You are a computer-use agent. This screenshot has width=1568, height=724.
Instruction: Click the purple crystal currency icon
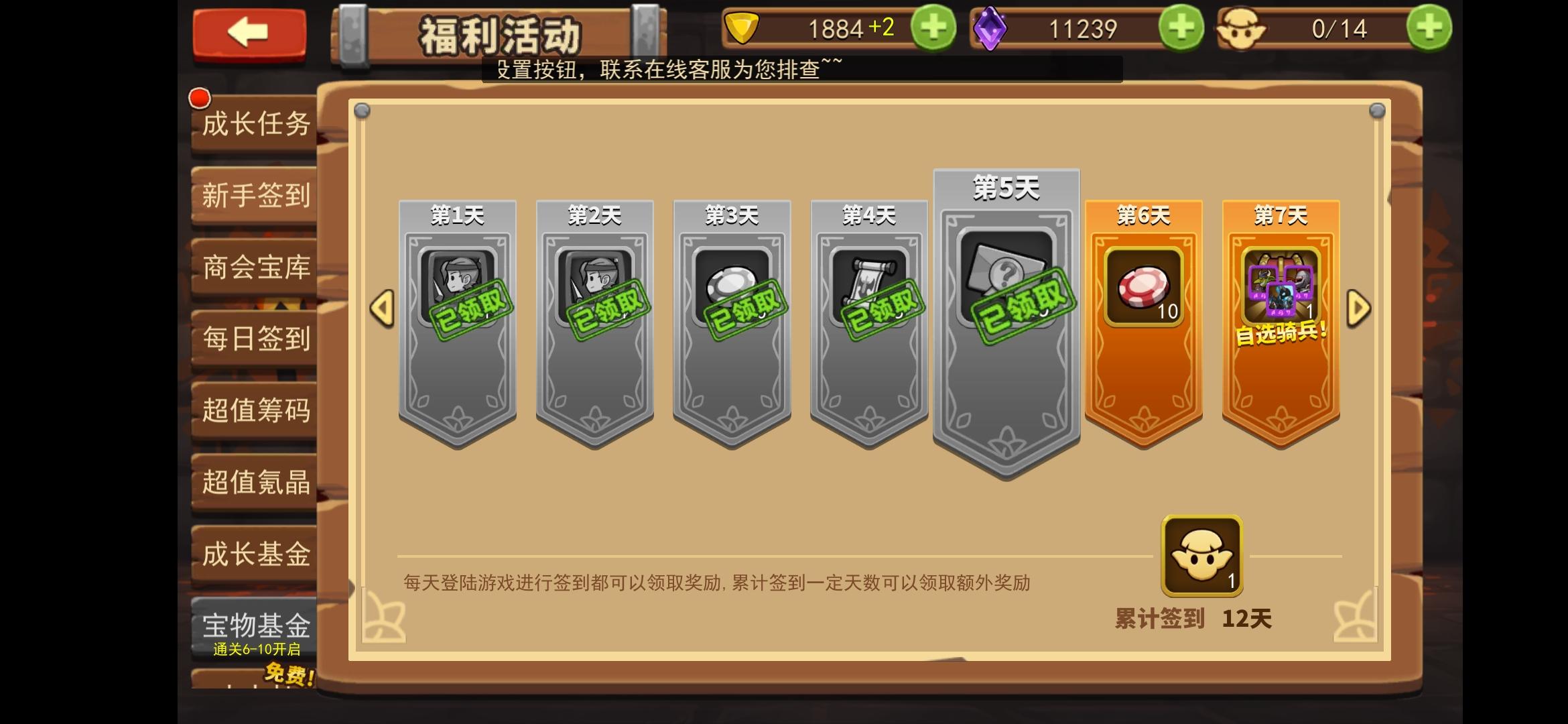click(x=992, y=28)
